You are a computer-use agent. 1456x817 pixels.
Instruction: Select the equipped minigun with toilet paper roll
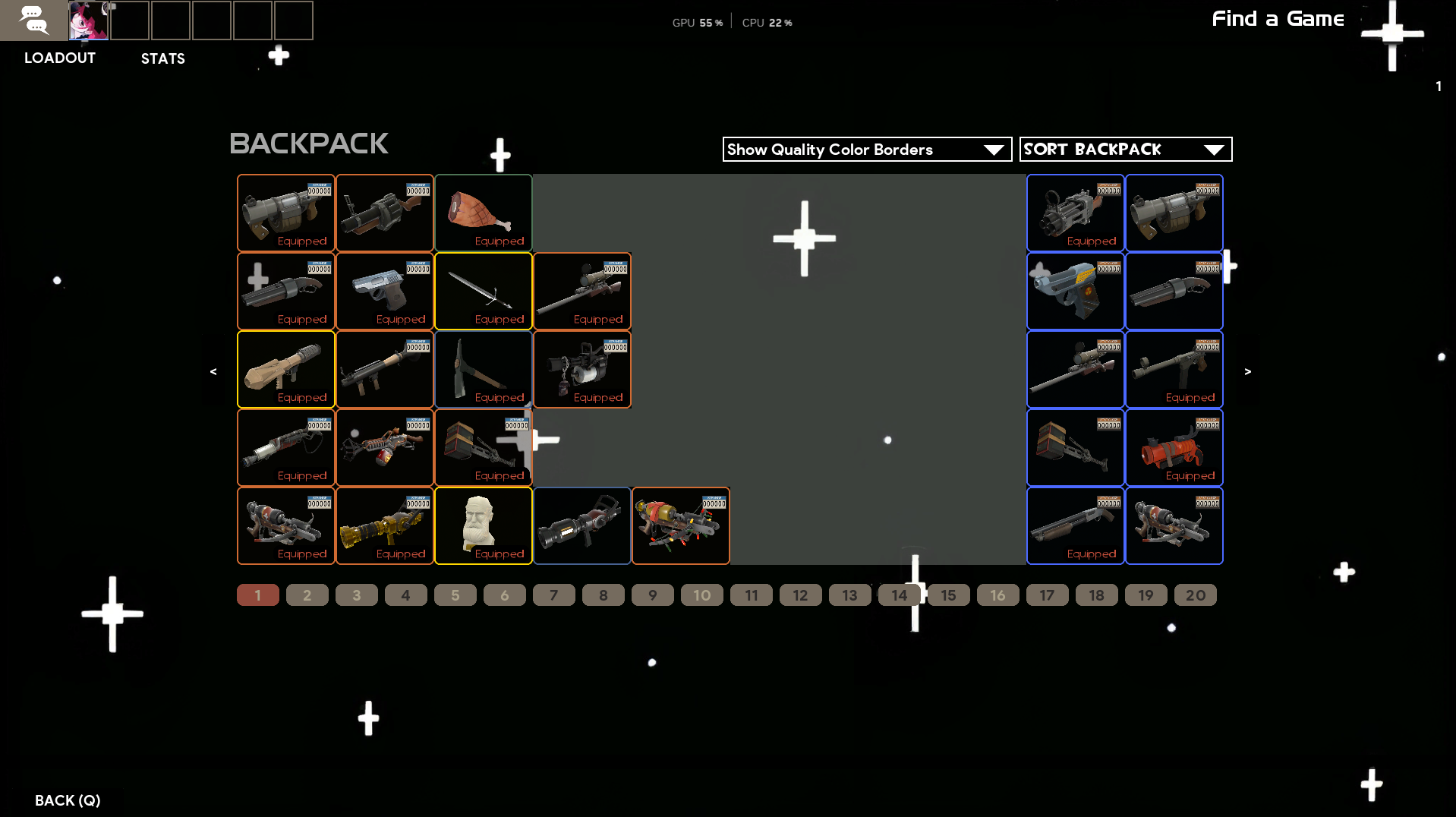coord(581,370)
